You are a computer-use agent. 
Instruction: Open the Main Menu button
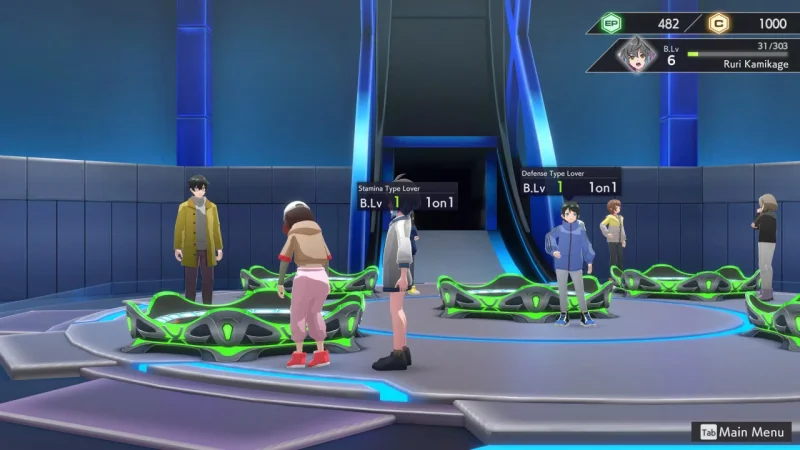coord(743,432)
